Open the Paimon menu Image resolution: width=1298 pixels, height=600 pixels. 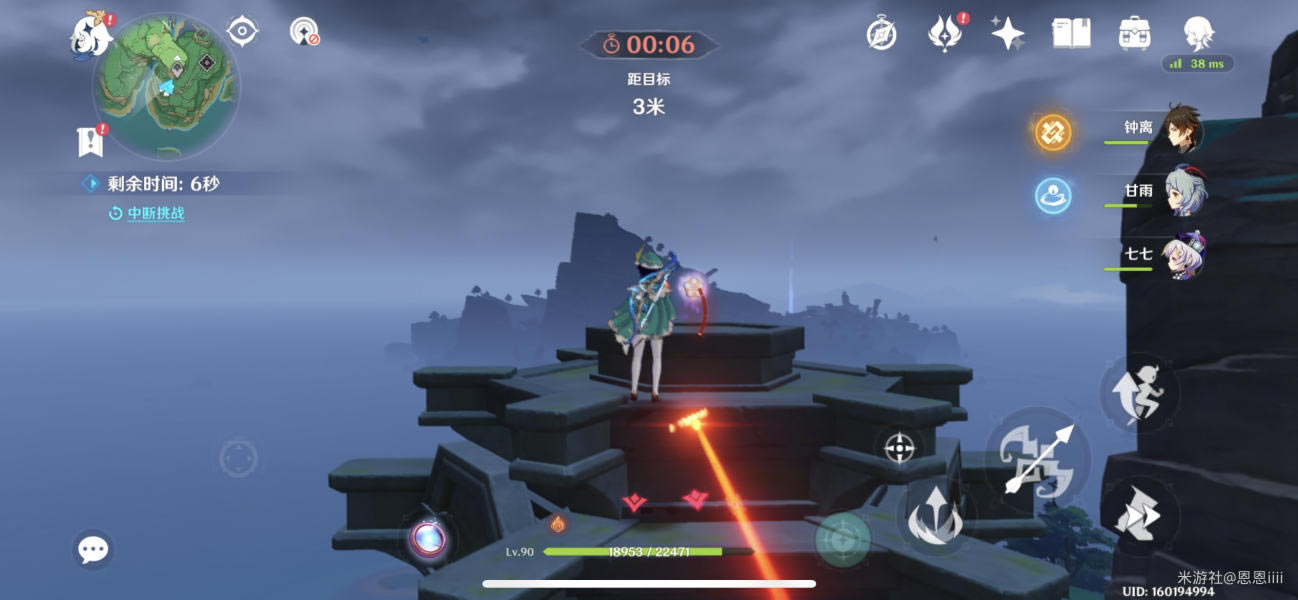[x=89, y=35]
